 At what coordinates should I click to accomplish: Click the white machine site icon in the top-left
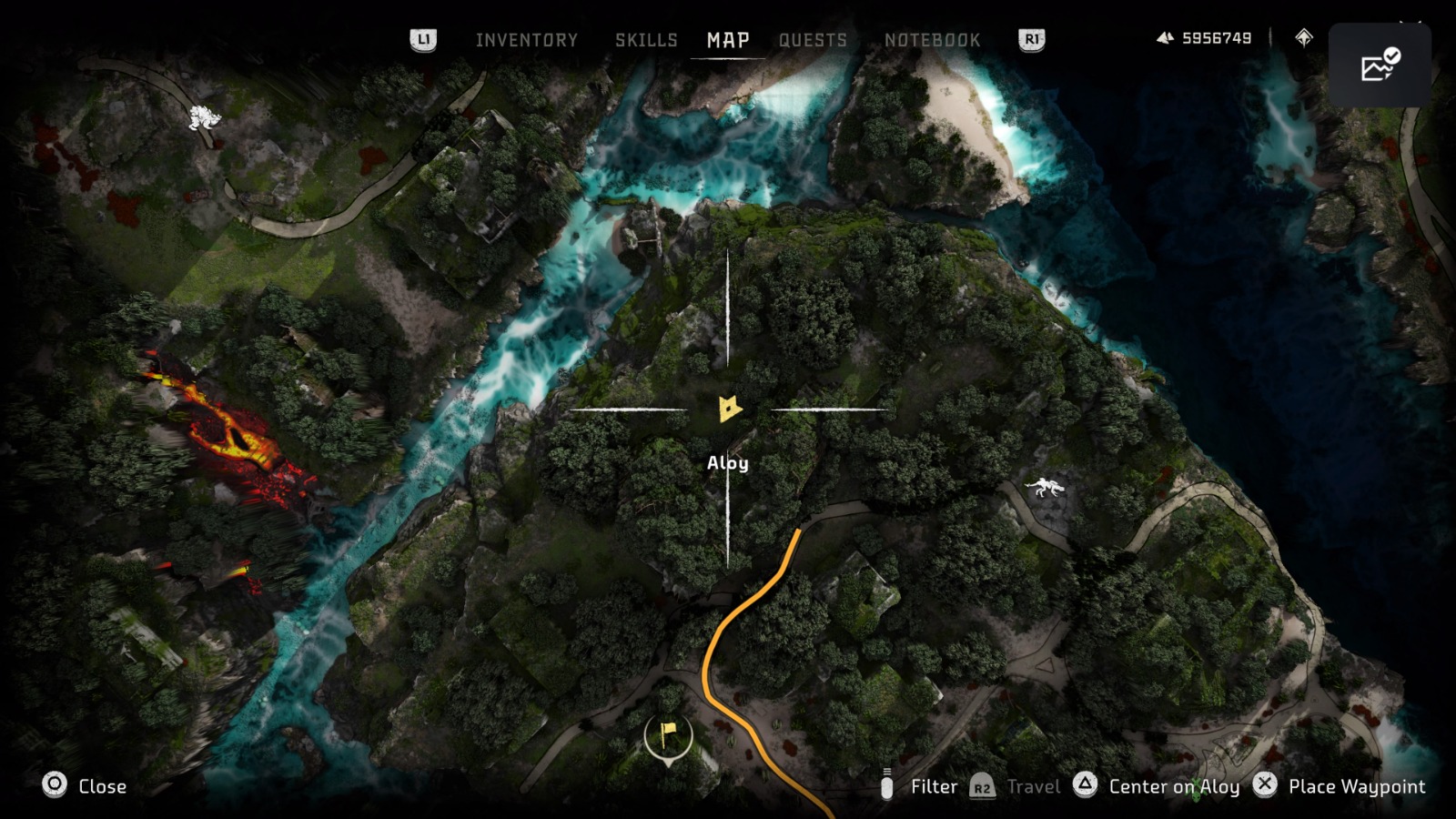(x=204, y=119)
